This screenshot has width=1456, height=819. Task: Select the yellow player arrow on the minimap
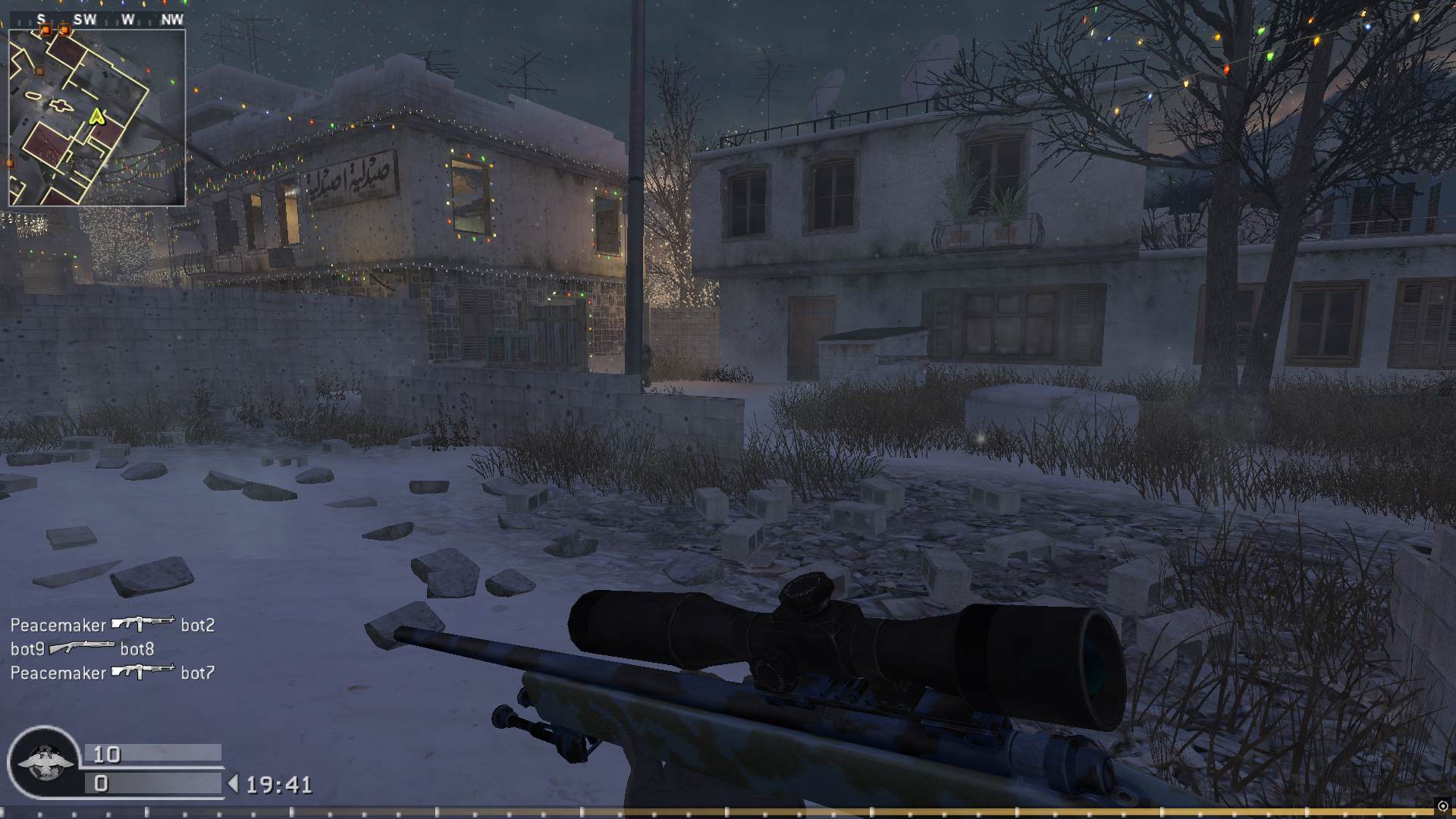[97, 116]
